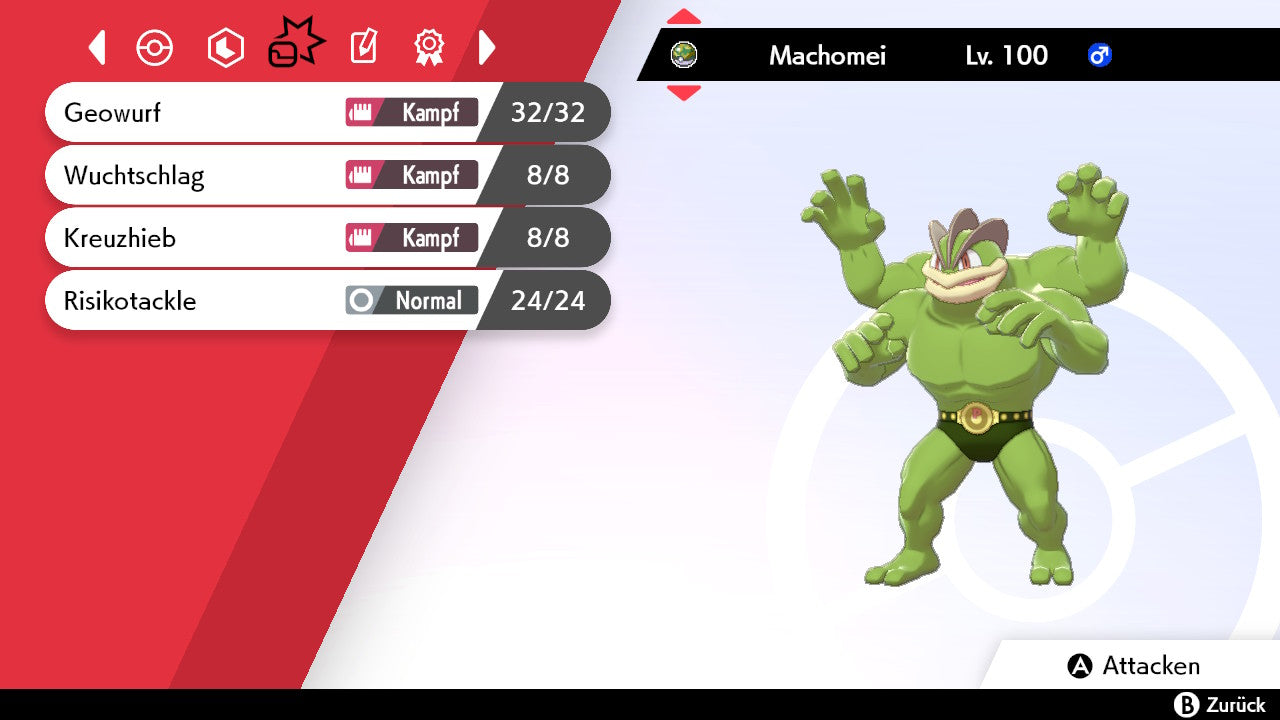Screen dimensions: 1280x720
Task: Advance to the next summary page arrow
Action: tap(487, 47)
